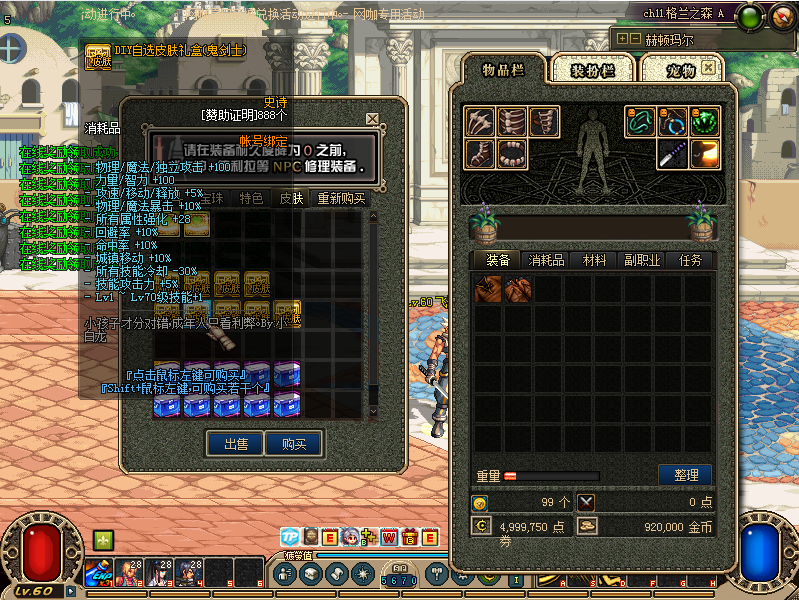Select the 物品栏 inventory tab
799x600 pixels.
(x=504, y=69)
